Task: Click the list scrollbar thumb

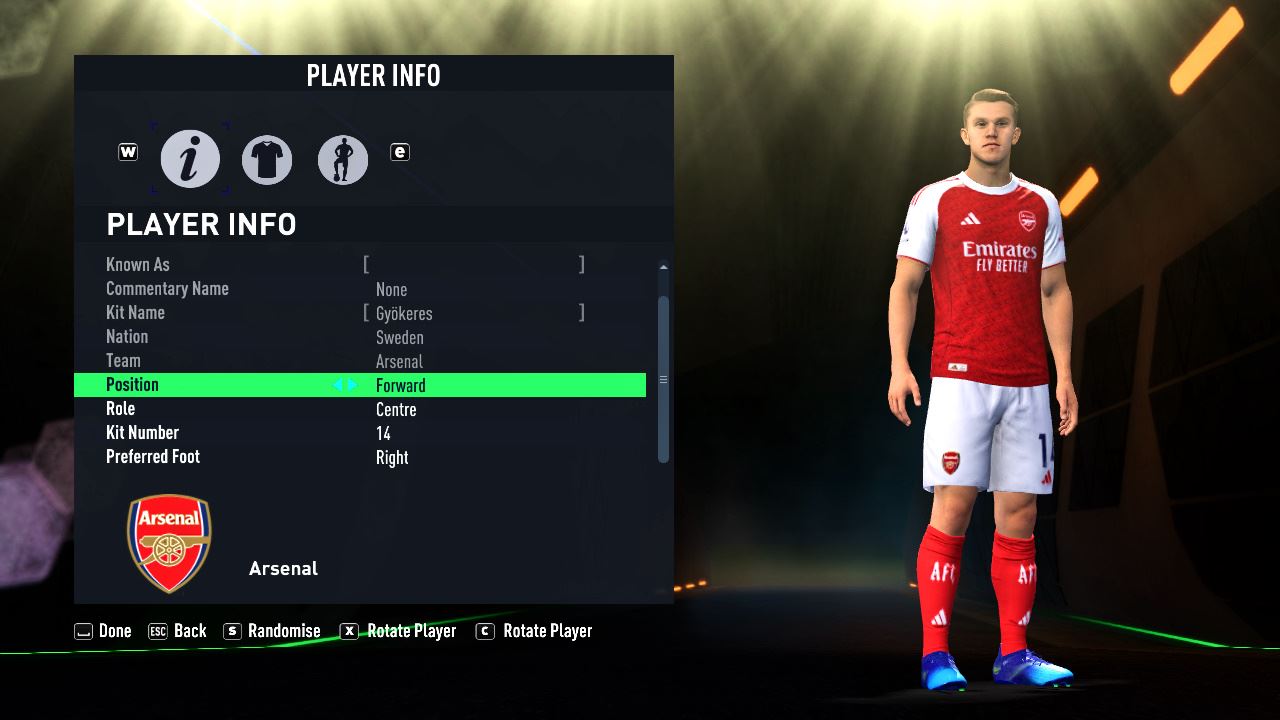Action: tap(662, 379)
